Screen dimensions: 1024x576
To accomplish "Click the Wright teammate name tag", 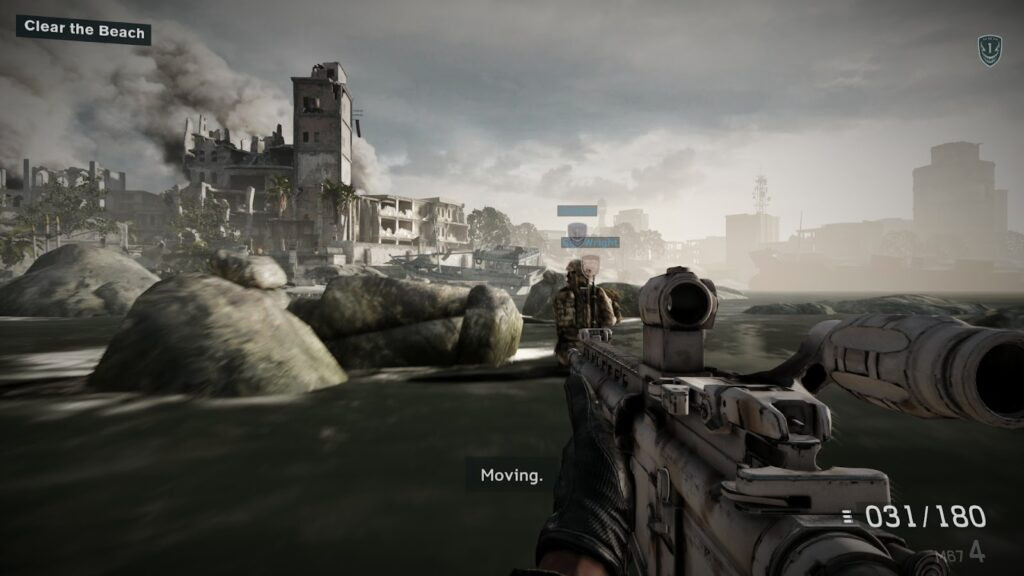I will click(590, 242).
